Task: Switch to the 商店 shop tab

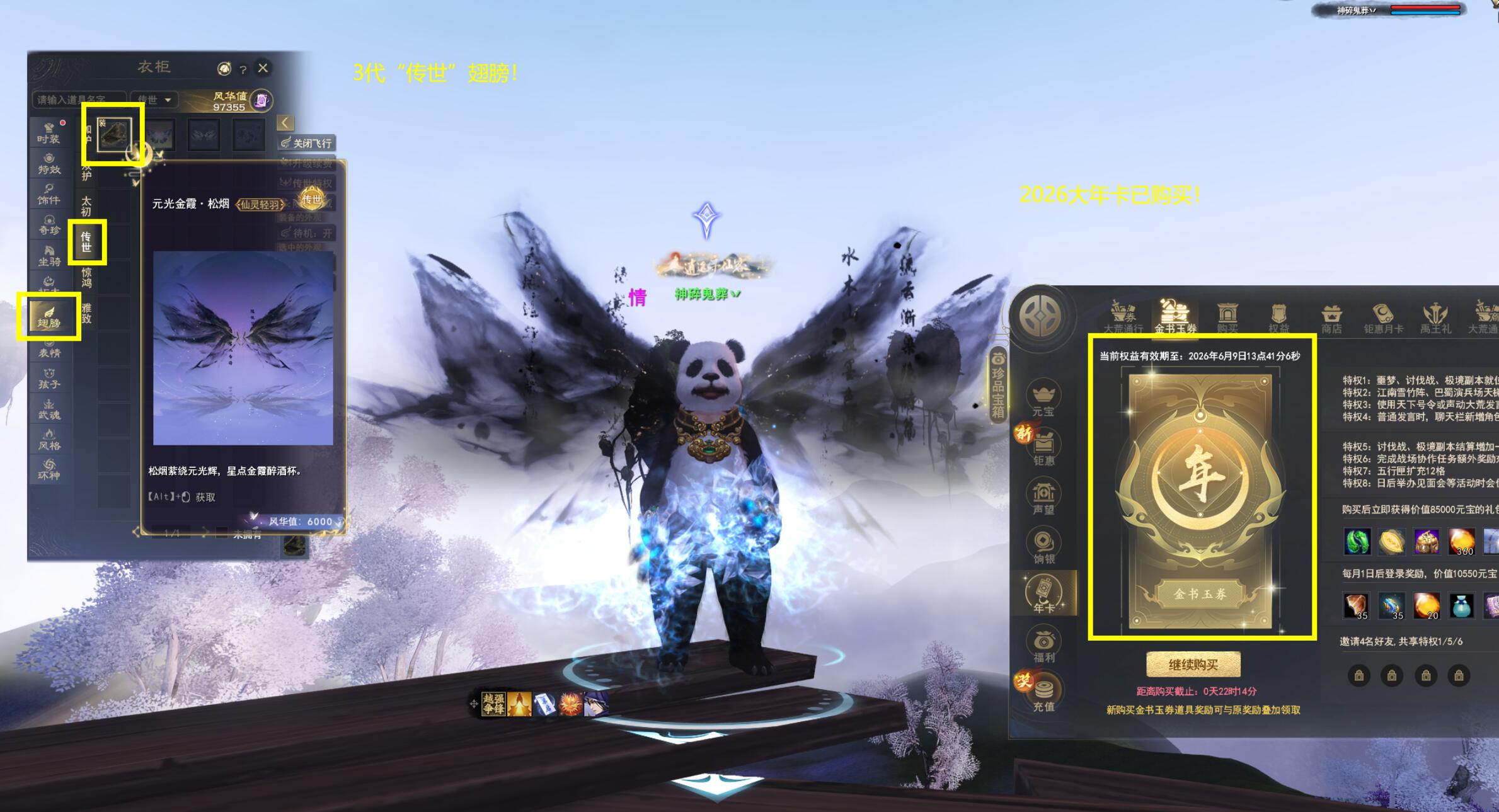Action: tap(1331, 317)
